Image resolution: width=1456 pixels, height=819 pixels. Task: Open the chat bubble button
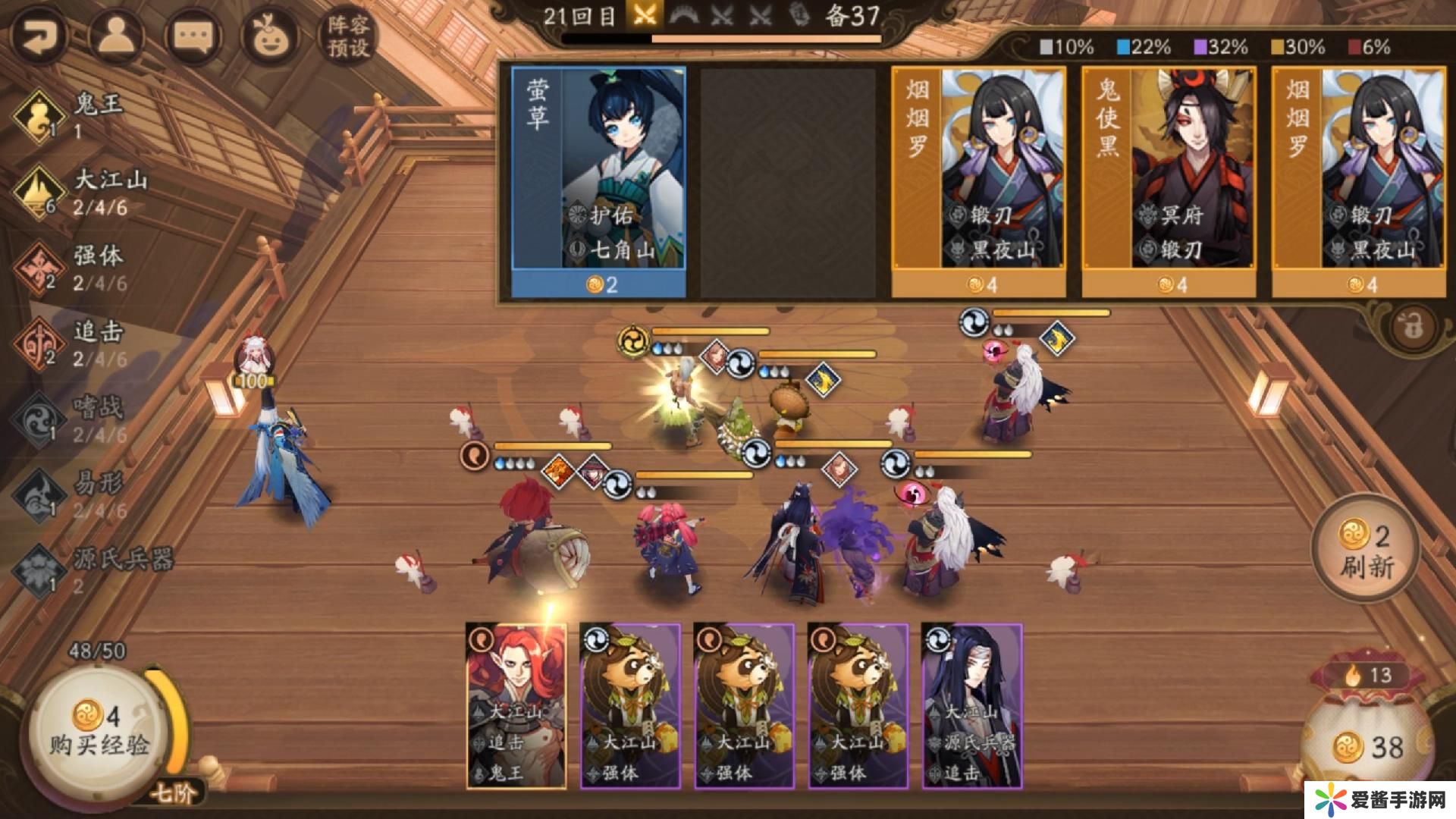coord(192,36)
